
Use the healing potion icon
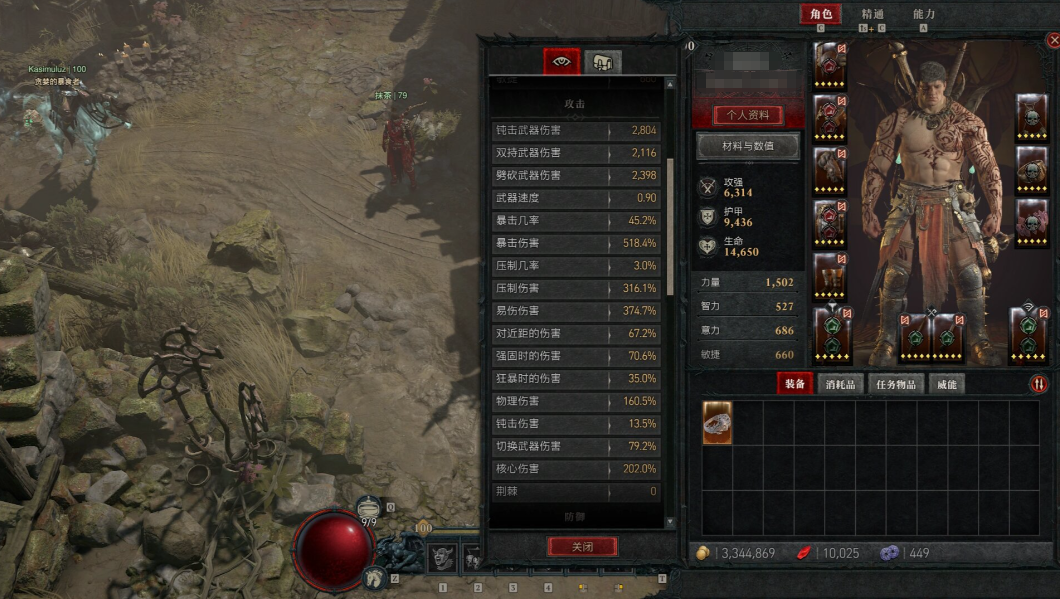coord(368,507)
